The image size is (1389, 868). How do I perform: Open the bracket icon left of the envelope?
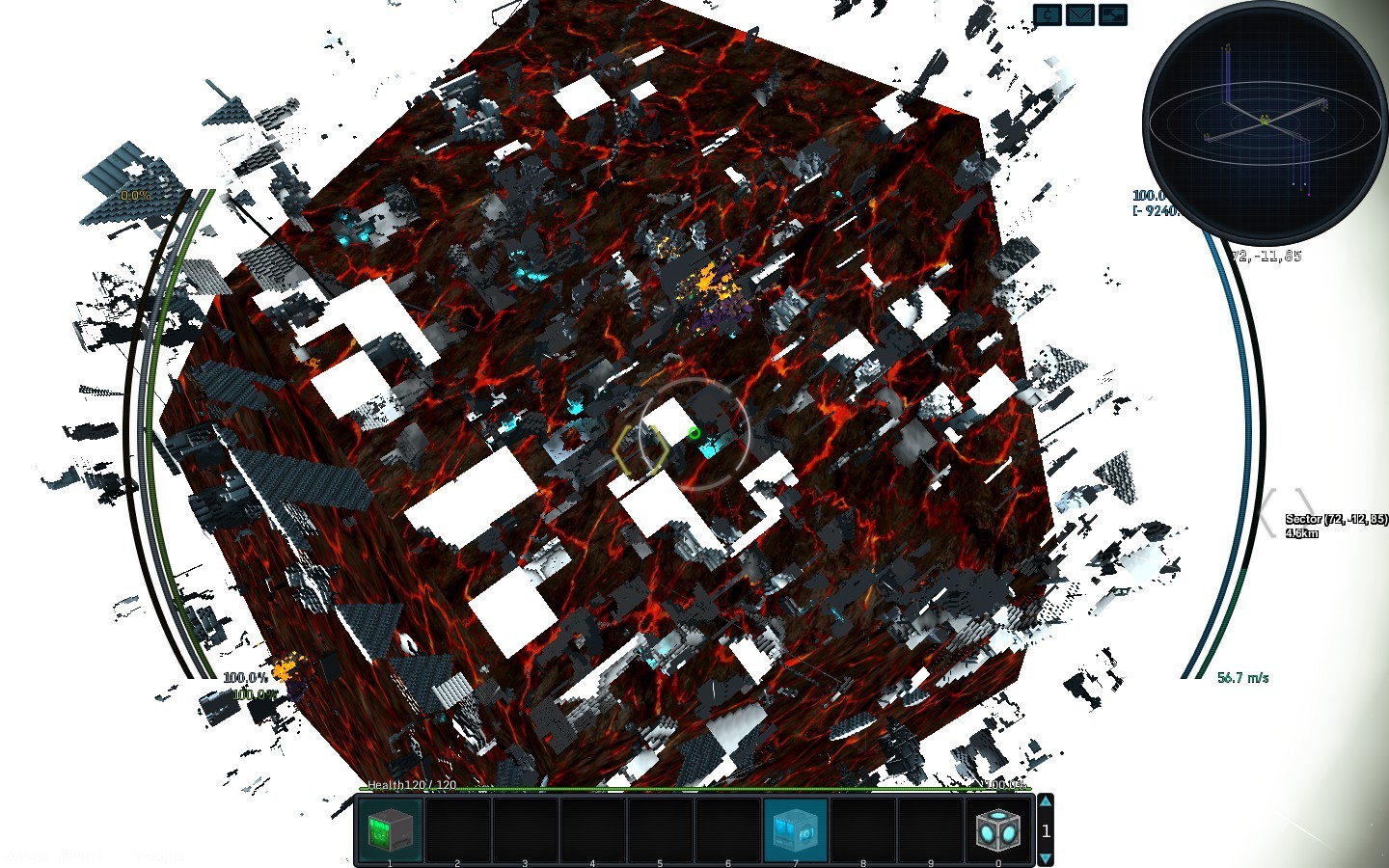[1048, 14]
